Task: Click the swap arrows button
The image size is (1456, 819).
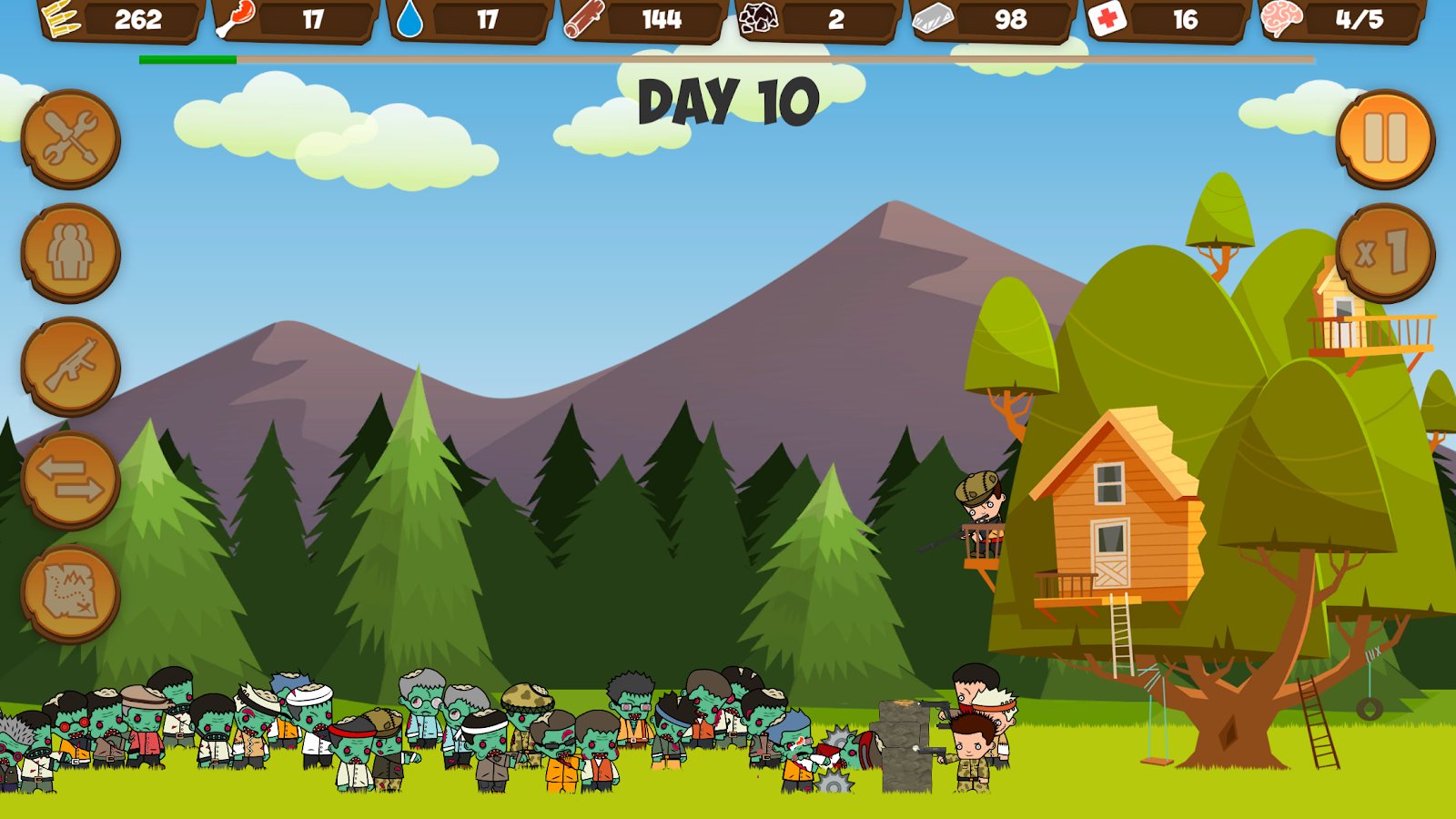Action: [70, 480]
